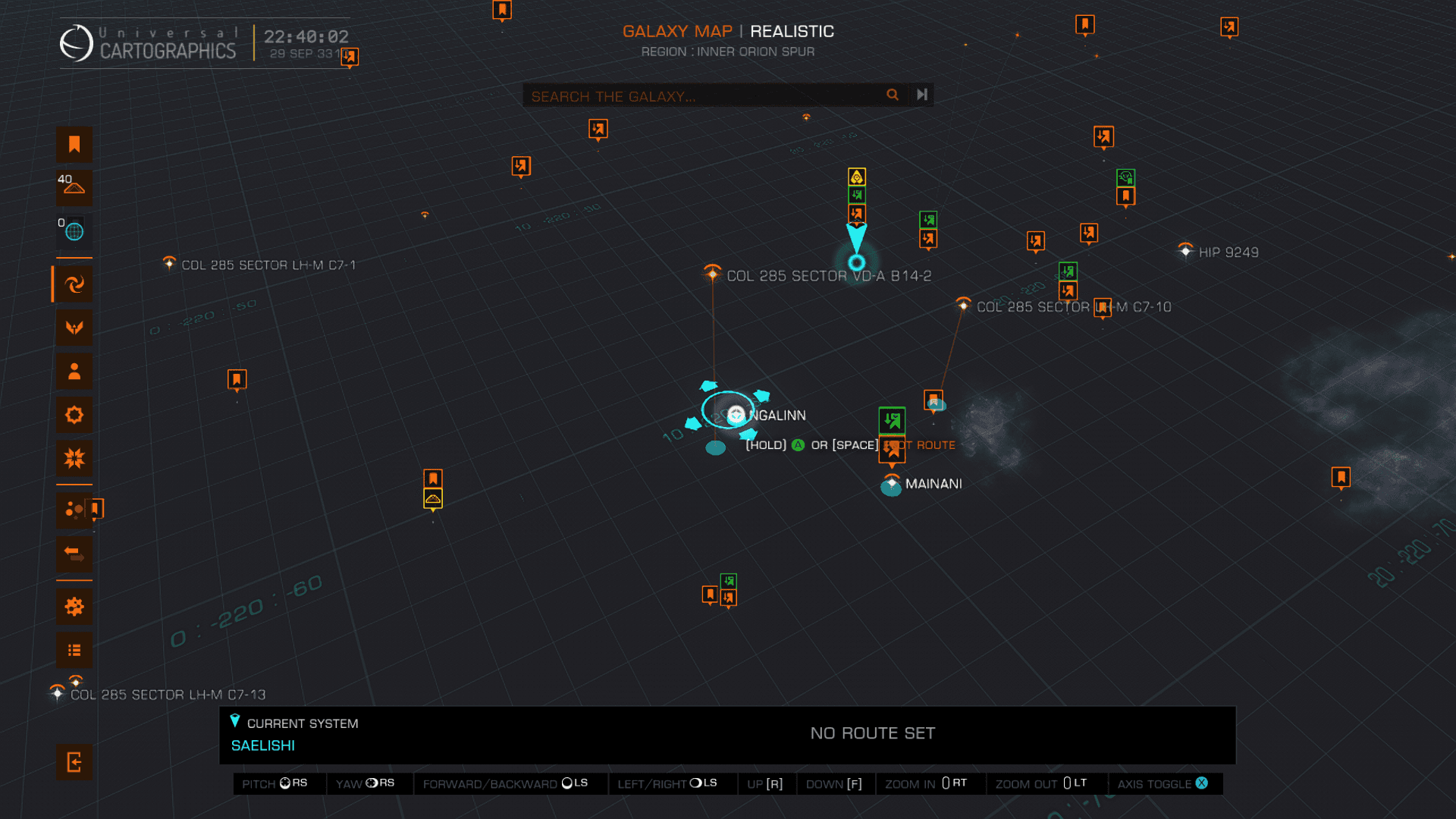This screenshot has height=819, width=1456.
Task: Switch to the Realistic galaxy spiral view
Action: [74, 284]
